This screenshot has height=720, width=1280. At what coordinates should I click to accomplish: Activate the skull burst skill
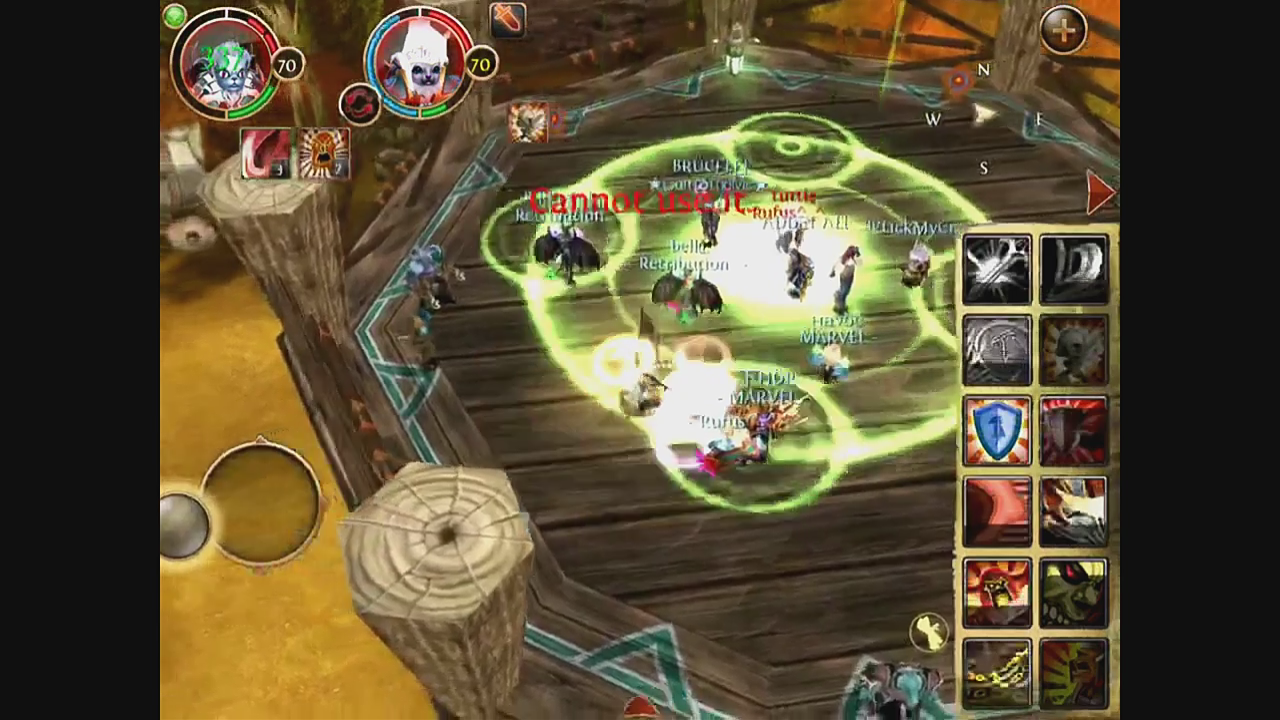coord(1074,349)
